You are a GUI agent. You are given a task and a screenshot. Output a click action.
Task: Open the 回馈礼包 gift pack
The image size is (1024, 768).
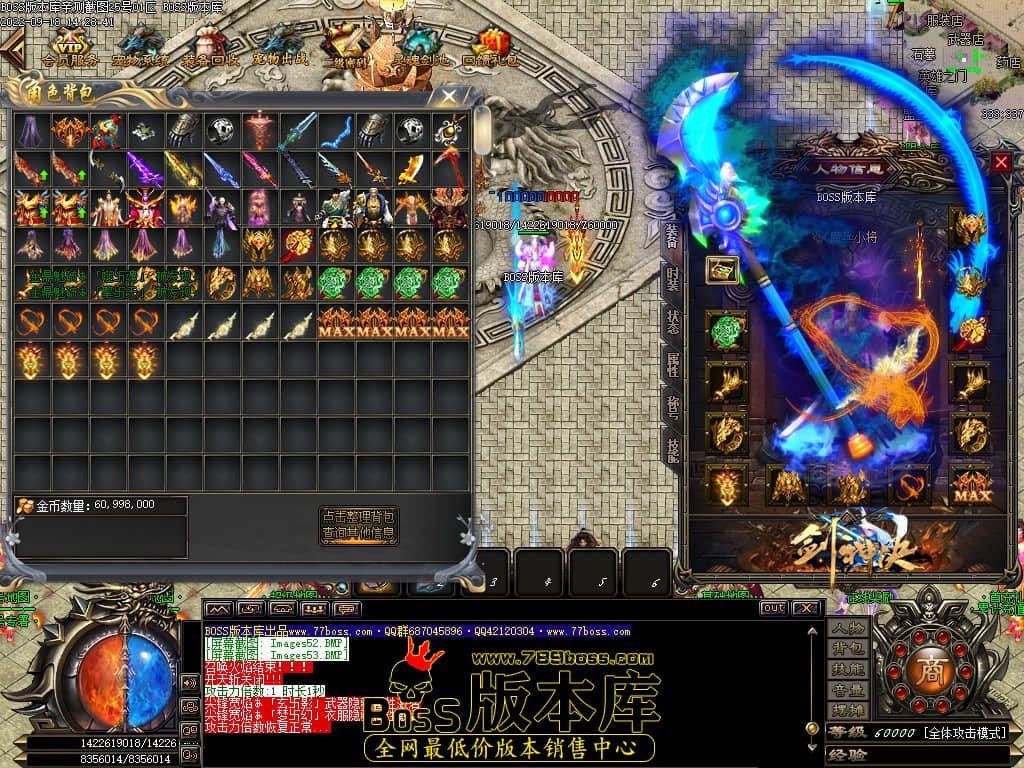point(490,46)
